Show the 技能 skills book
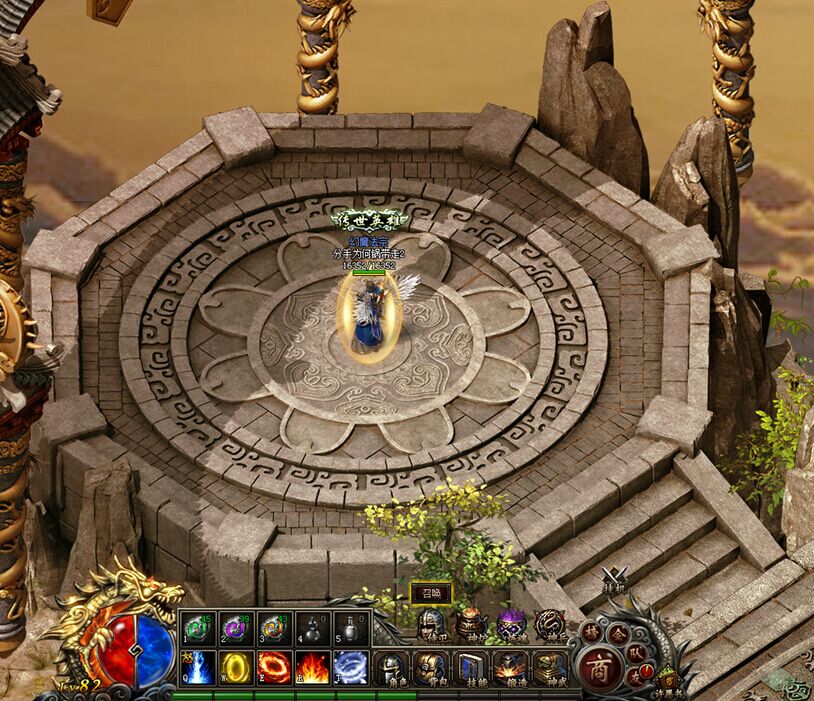 point(471,667)
